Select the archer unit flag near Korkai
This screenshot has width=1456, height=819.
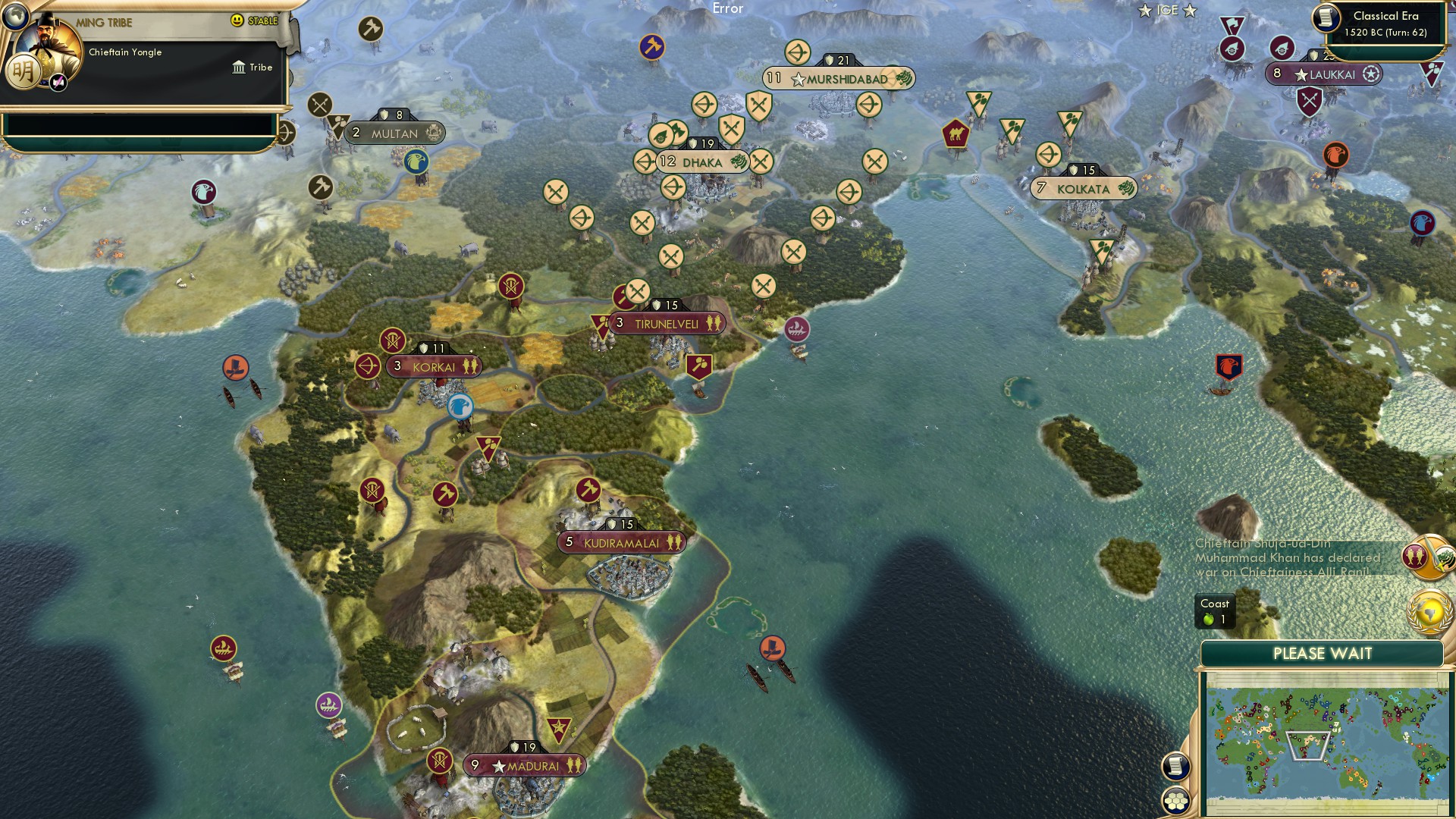[x=367, y=366]
